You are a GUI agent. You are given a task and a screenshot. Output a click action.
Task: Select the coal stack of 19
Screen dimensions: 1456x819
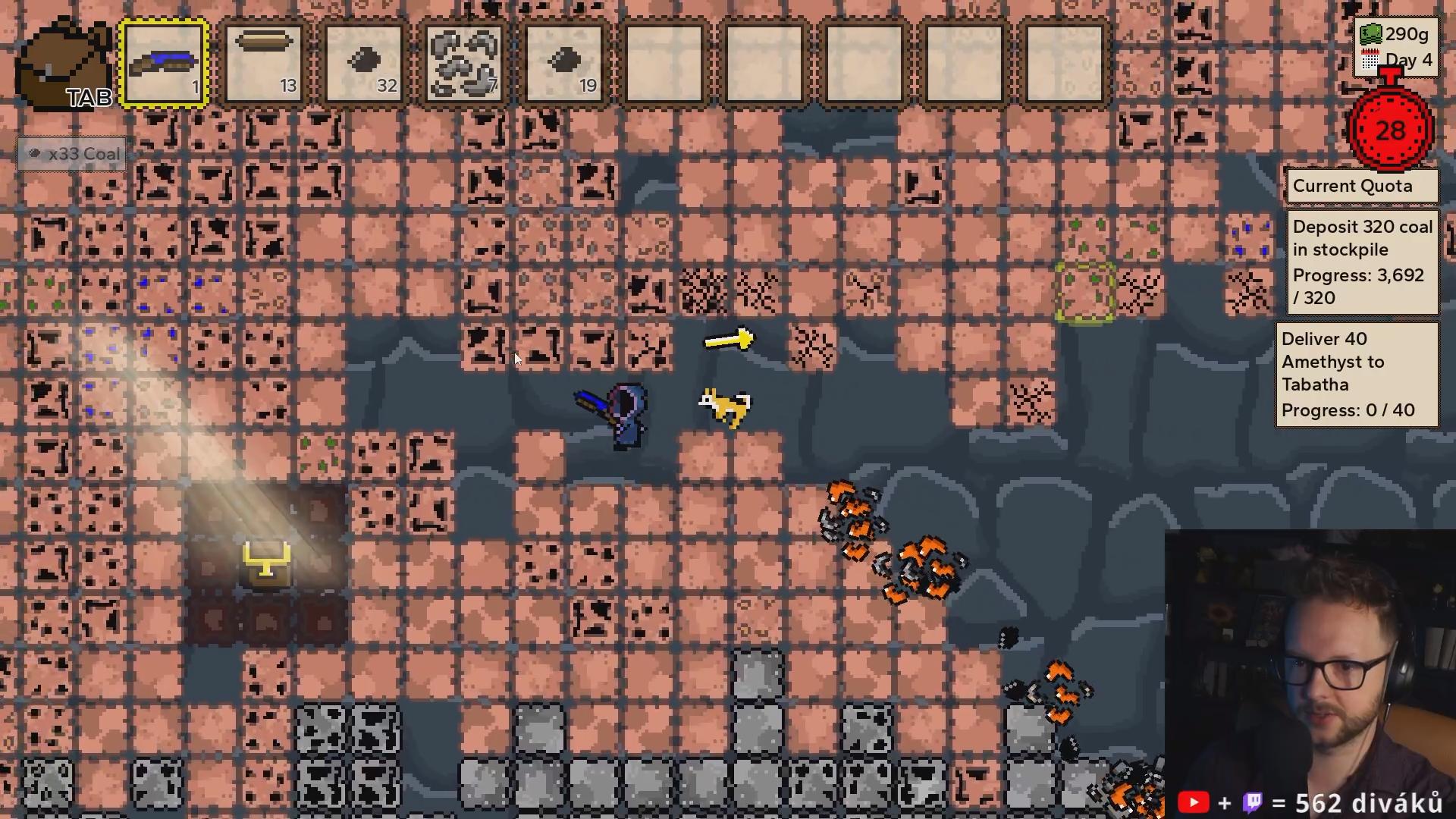click(564, 64)
